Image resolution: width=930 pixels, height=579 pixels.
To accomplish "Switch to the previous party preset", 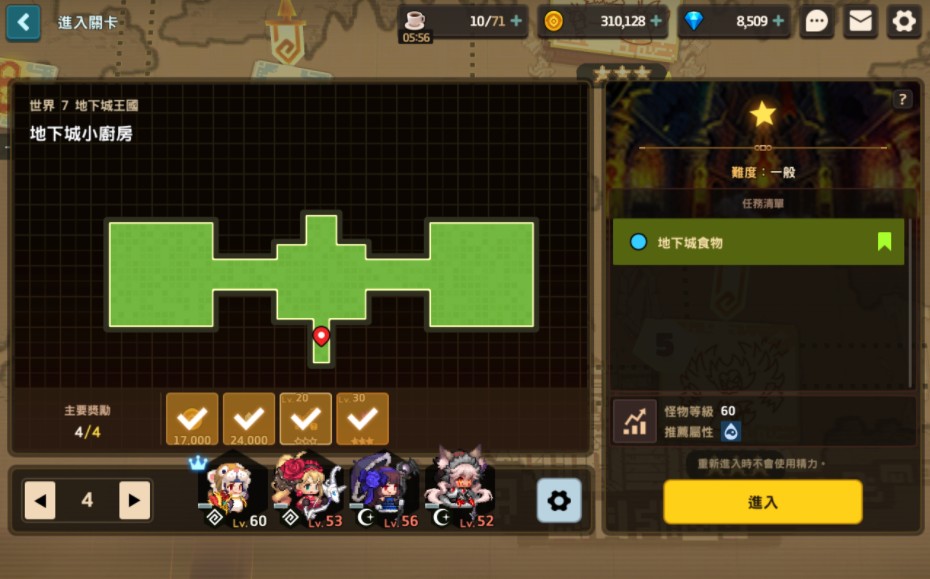I will click(40, 500).
